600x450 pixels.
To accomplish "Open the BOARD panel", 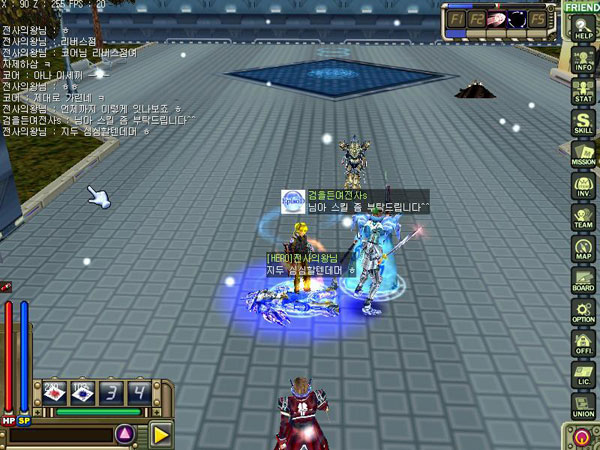I will (x=581, y=280).
